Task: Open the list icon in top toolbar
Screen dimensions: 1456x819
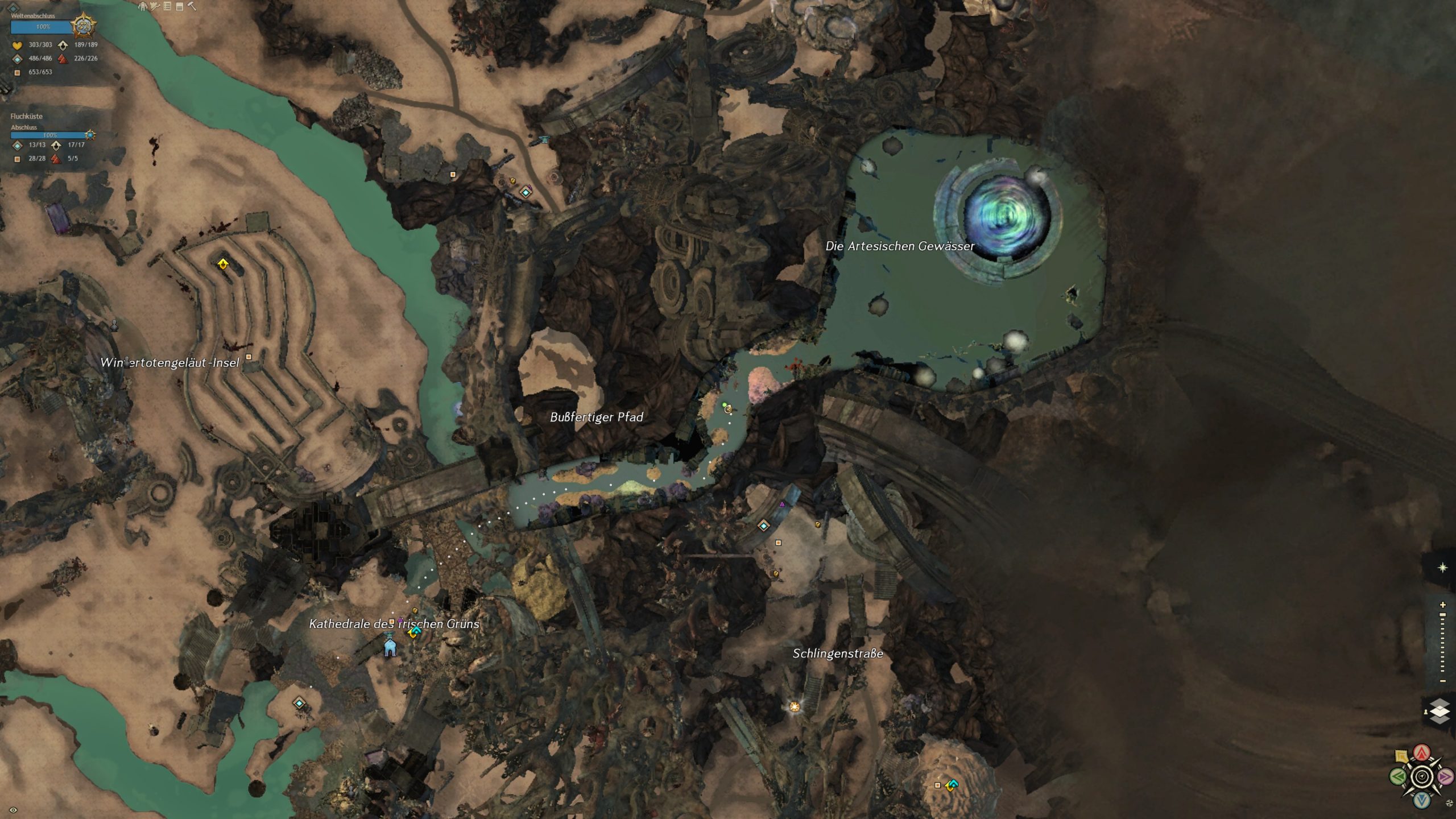Action: [x=167, y=6]
